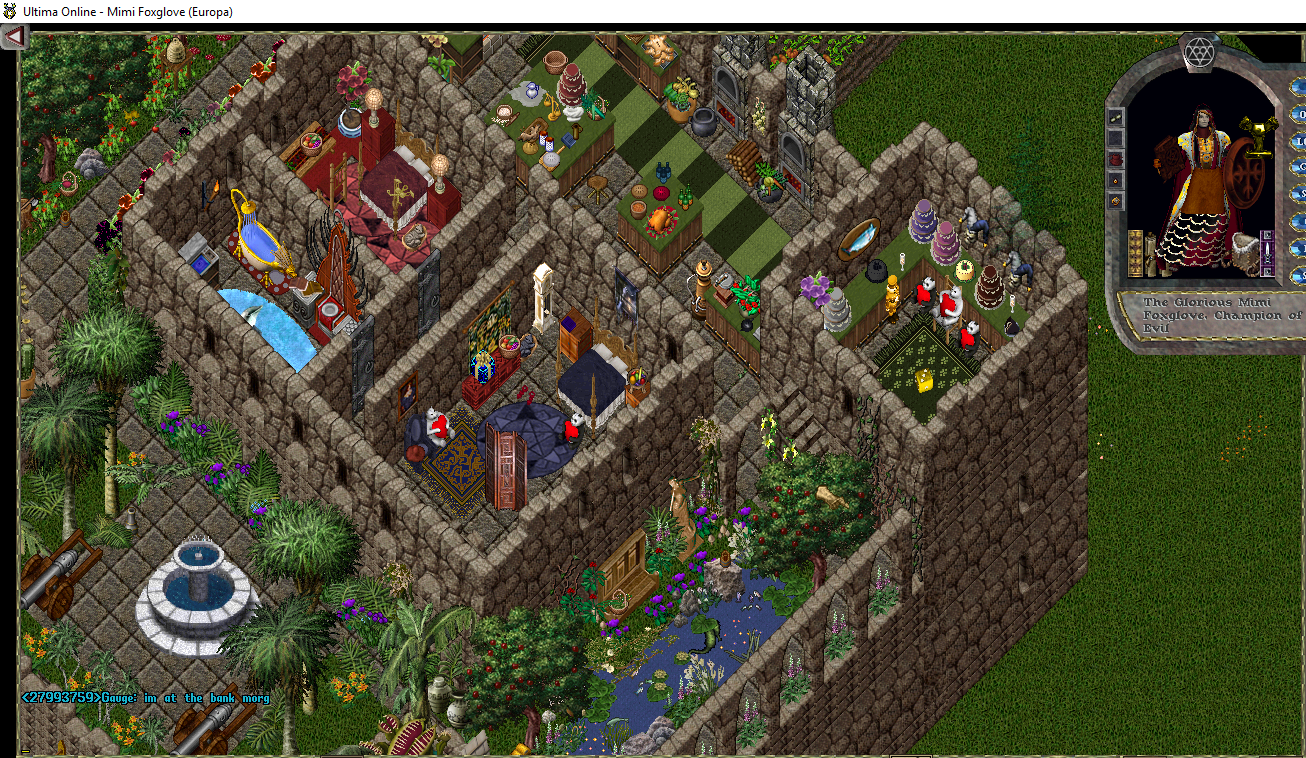
Task: Click the Ultima Online ankh icon in the title bar
Action: [10, 11]
